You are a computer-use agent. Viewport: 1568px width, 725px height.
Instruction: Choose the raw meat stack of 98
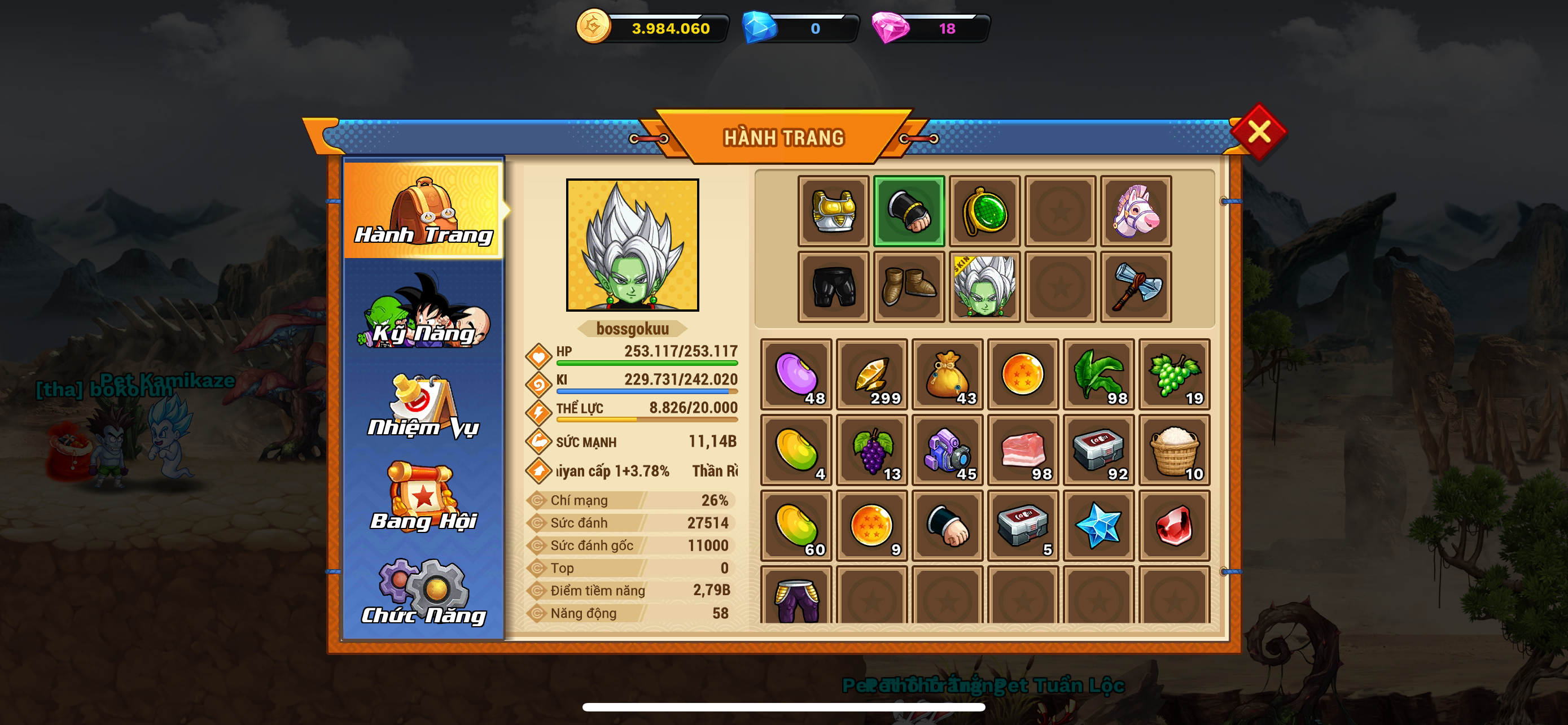[1023, 450]
